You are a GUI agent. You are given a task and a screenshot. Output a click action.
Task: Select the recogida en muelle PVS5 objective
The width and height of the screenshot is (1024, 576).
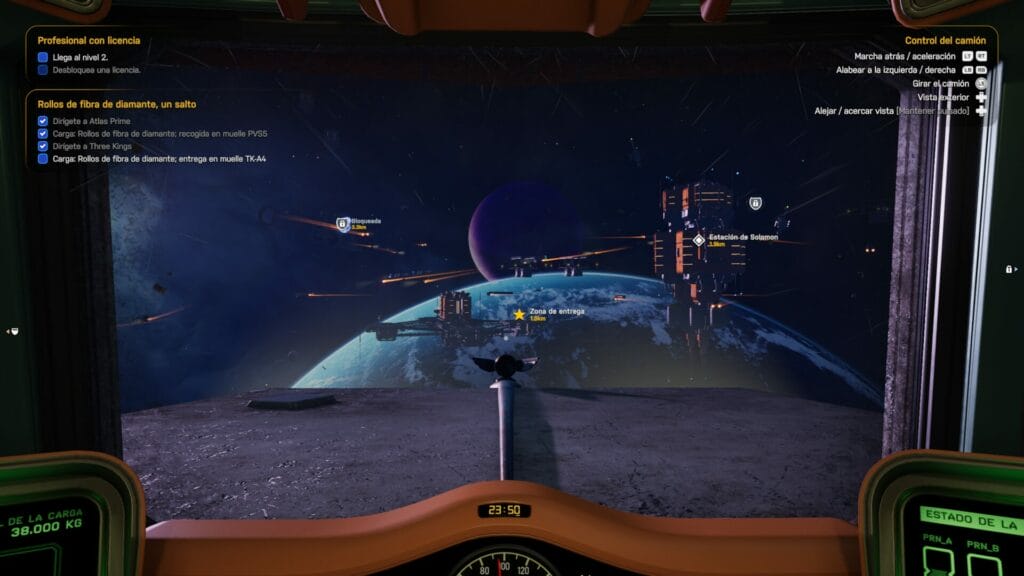tap(159, 133)
